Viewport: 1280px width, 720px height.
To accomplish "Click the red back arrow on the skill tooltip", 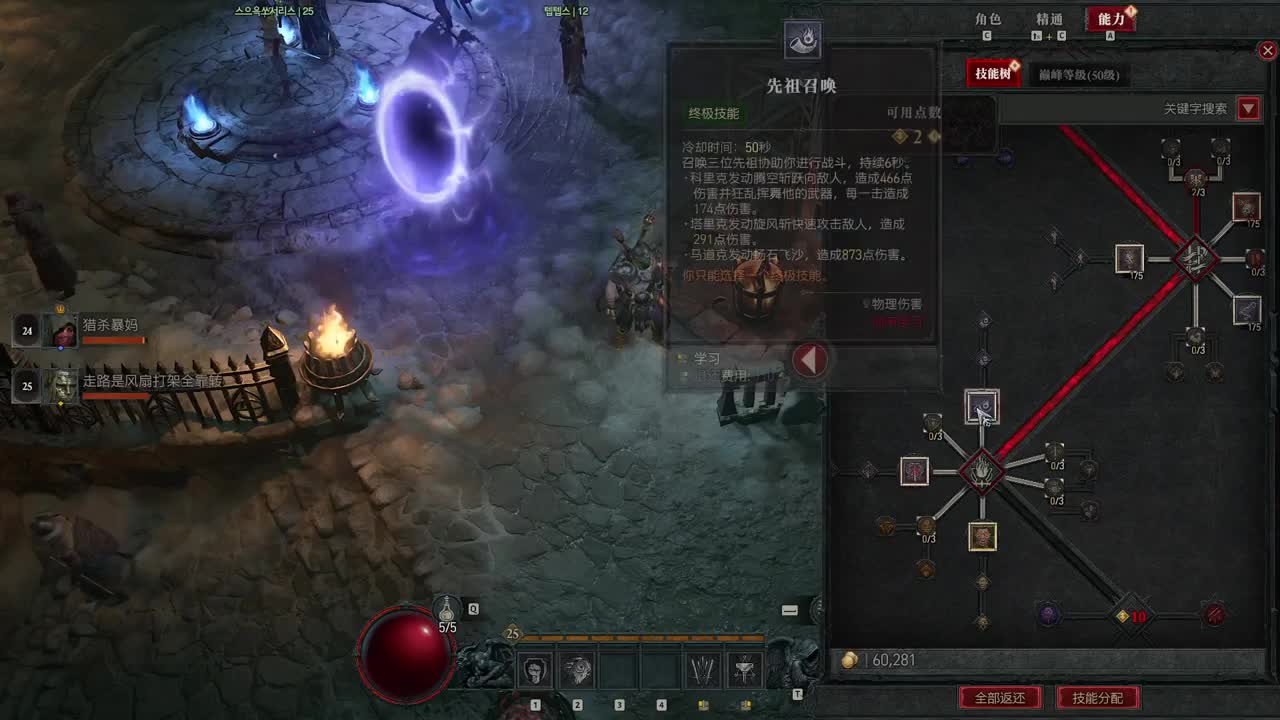I will pyautogui.click(x=810, y=362).
